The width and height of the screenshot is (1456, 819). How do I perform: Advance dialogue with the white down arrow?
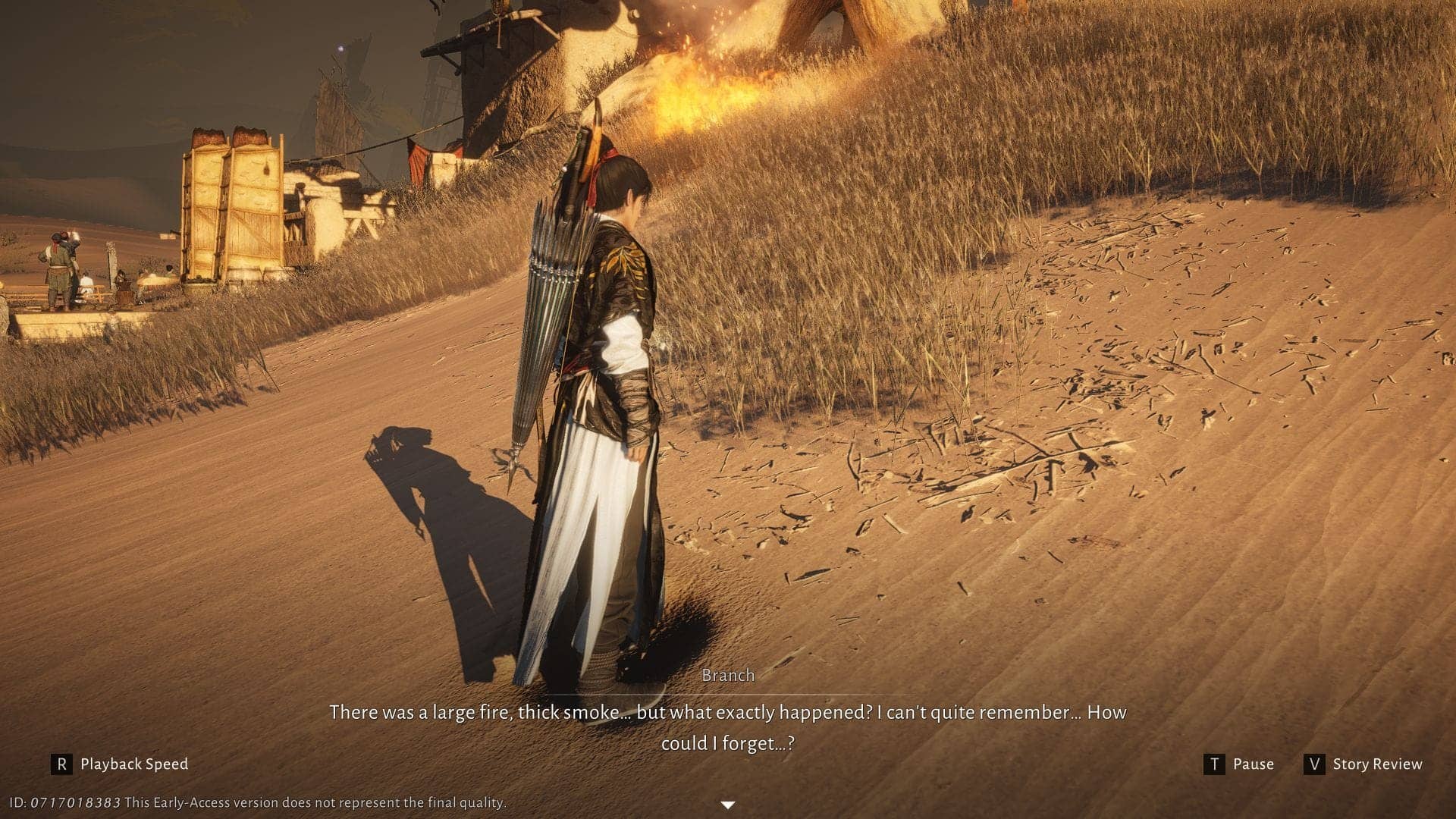click(x=727, y=805)
